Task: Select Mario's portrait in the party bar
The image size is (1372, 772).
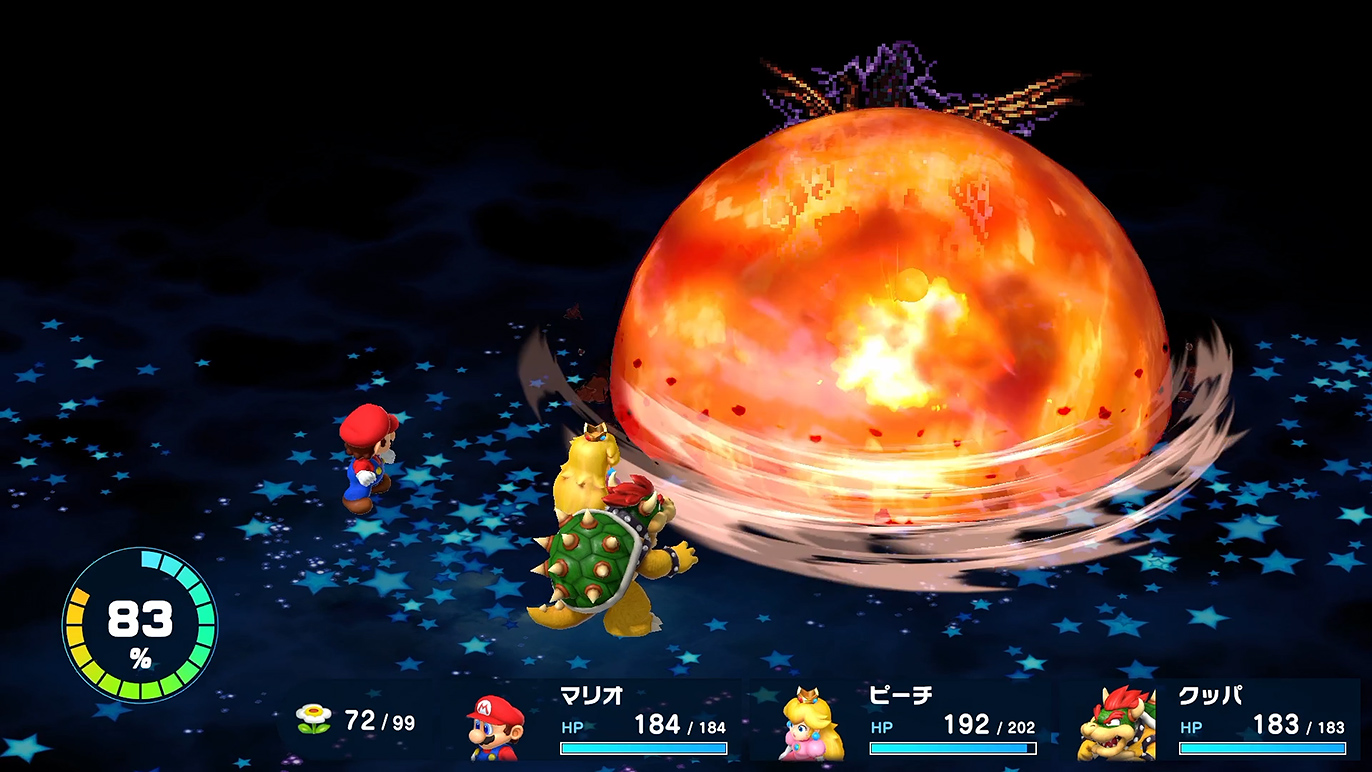Action: [497, 726]
